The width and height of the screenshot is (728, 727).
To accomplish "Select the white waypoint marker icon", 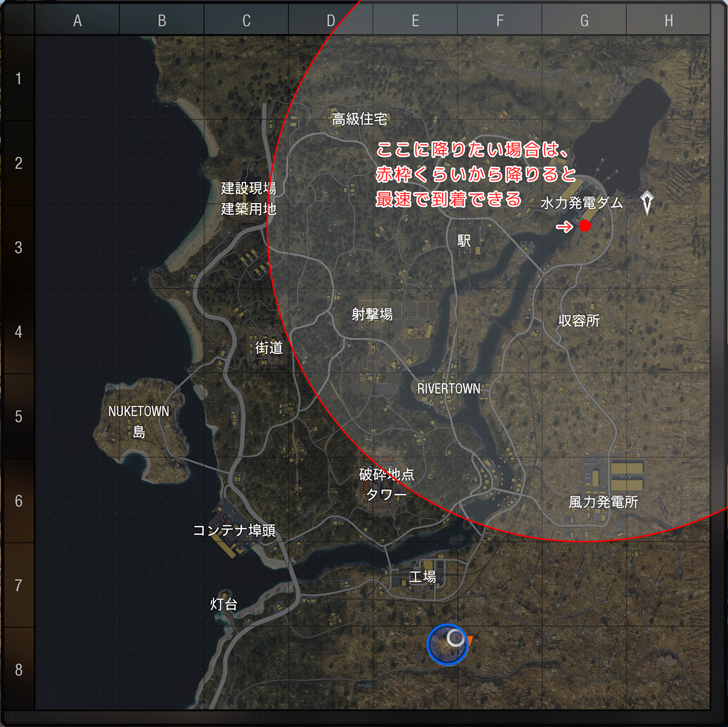I will coord(650,203).
